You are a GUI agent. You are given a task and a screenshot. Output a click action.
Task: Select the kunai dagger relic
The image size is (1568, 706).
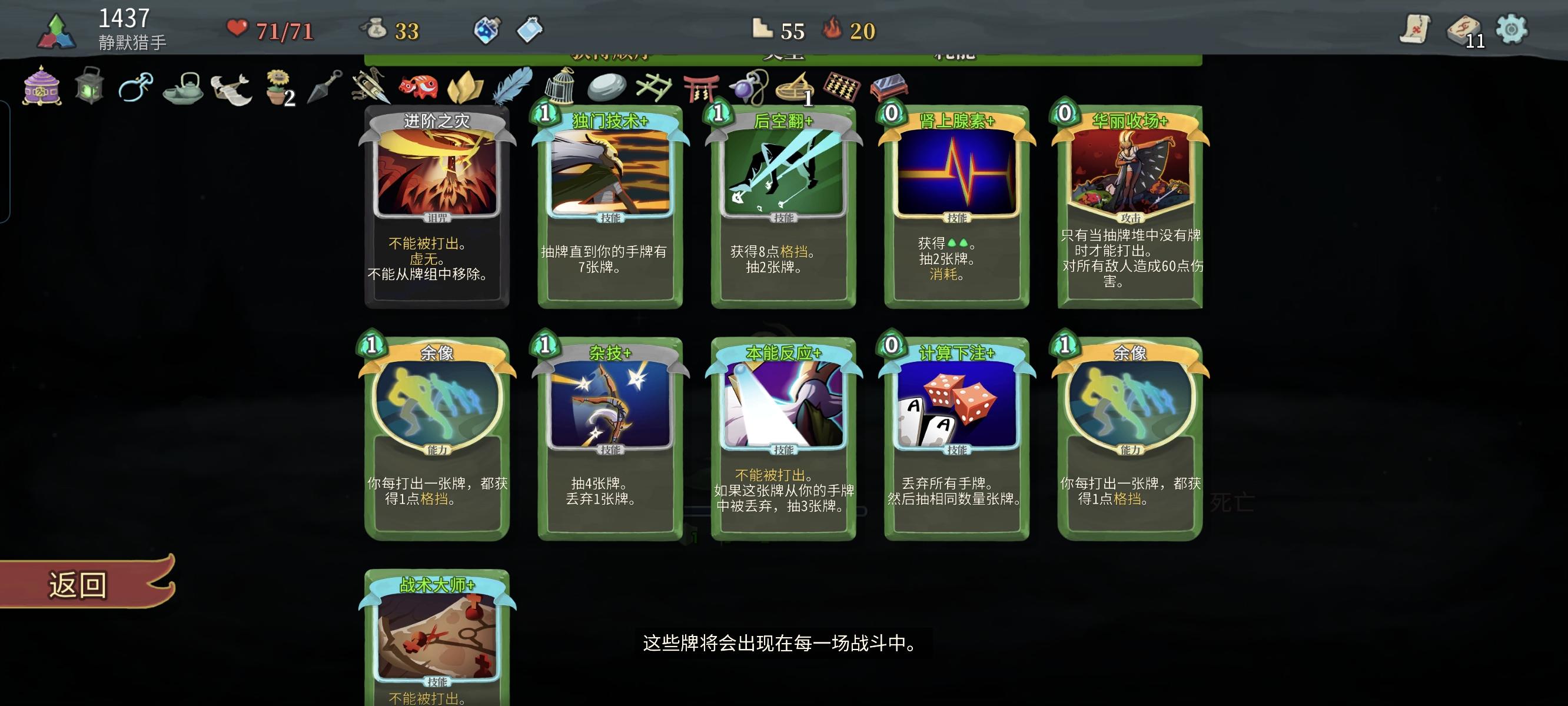tap(321, 88)
